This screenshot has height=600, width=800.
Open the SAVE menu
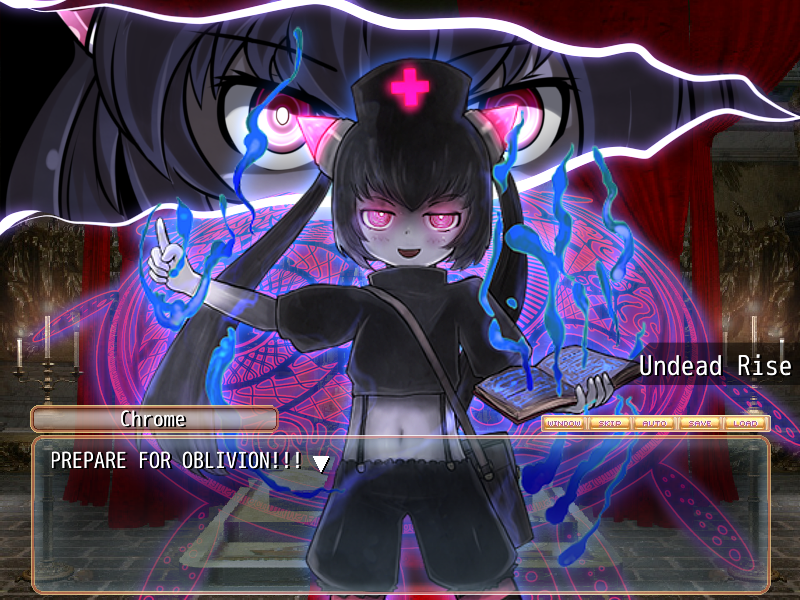[x=700, y=423]
